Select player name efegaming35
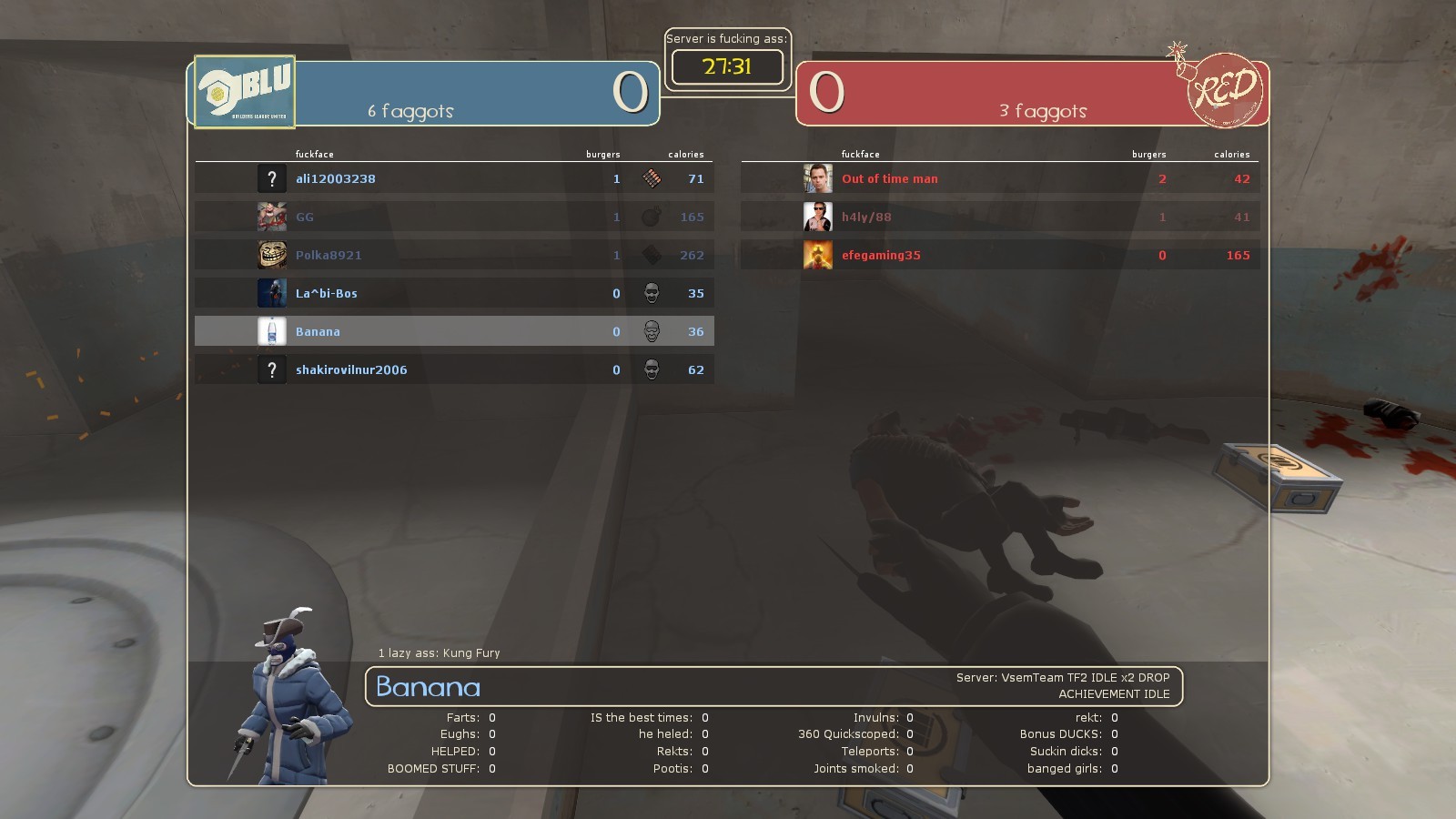The height and width of the screenshot is (819, 1456). click(x=881, y=255)
